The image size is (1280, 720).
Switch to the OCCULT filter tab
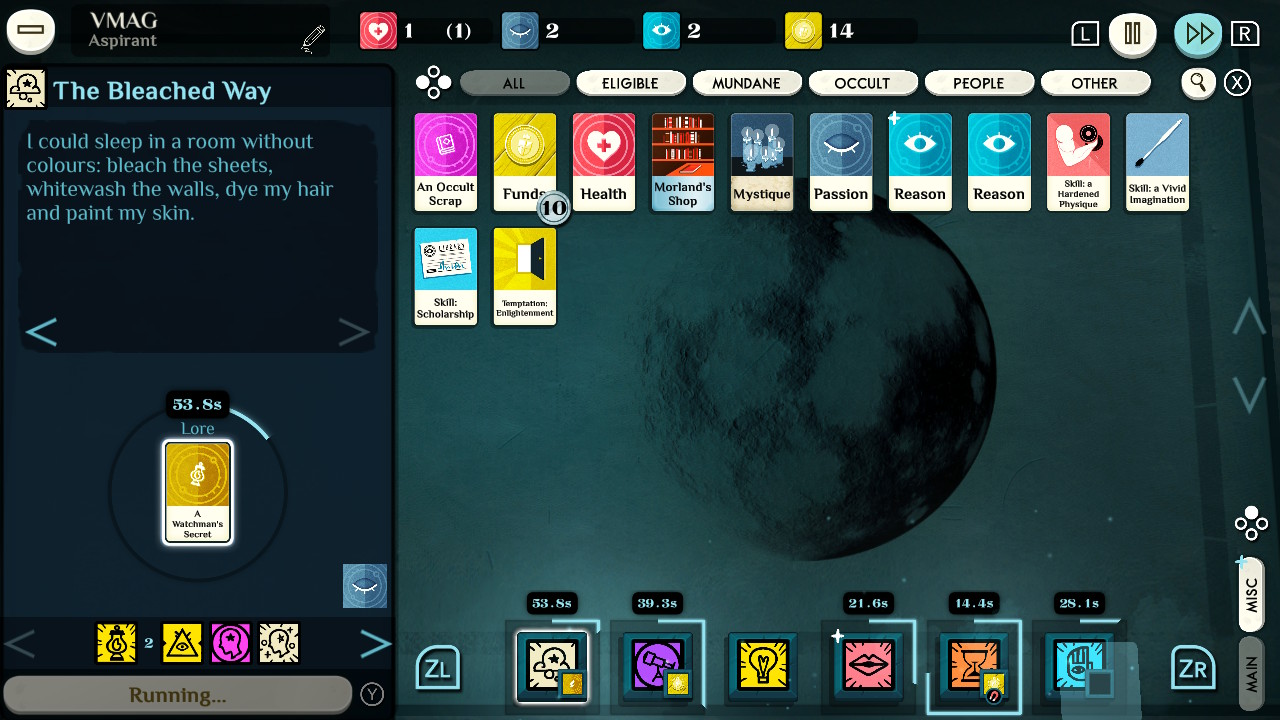863,83
